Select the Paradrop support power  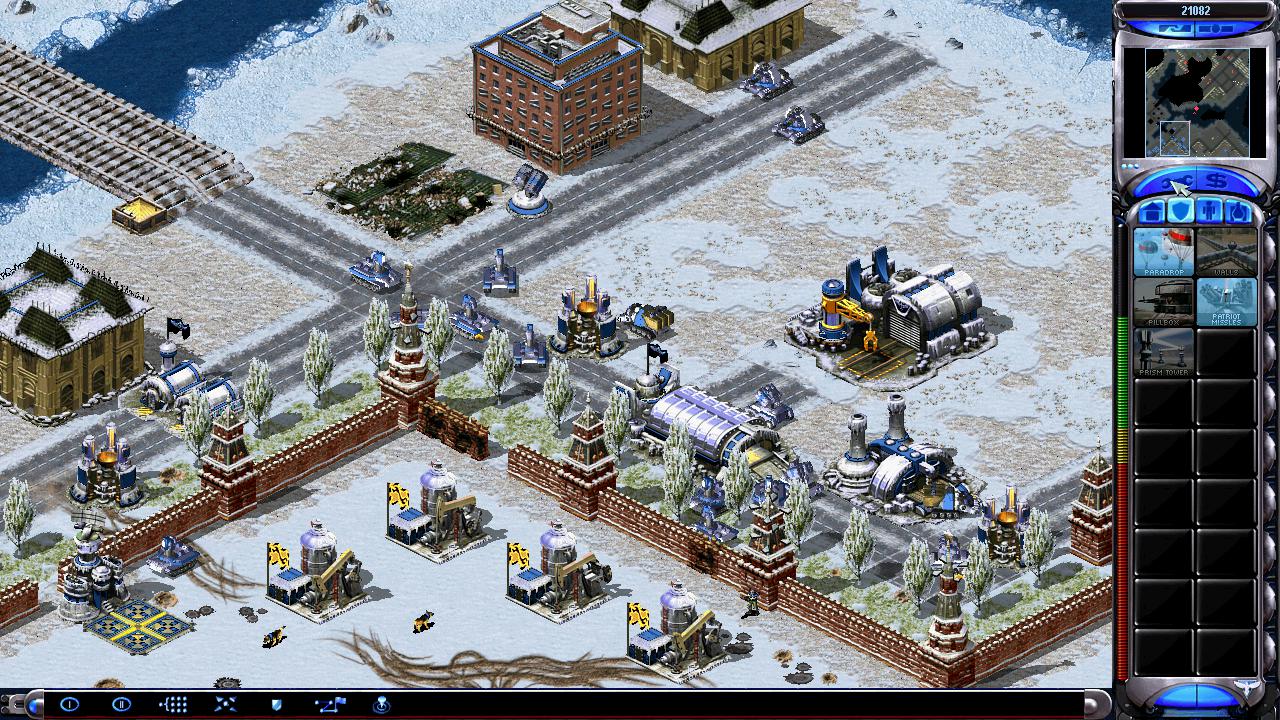click(x=1163, y=252)
